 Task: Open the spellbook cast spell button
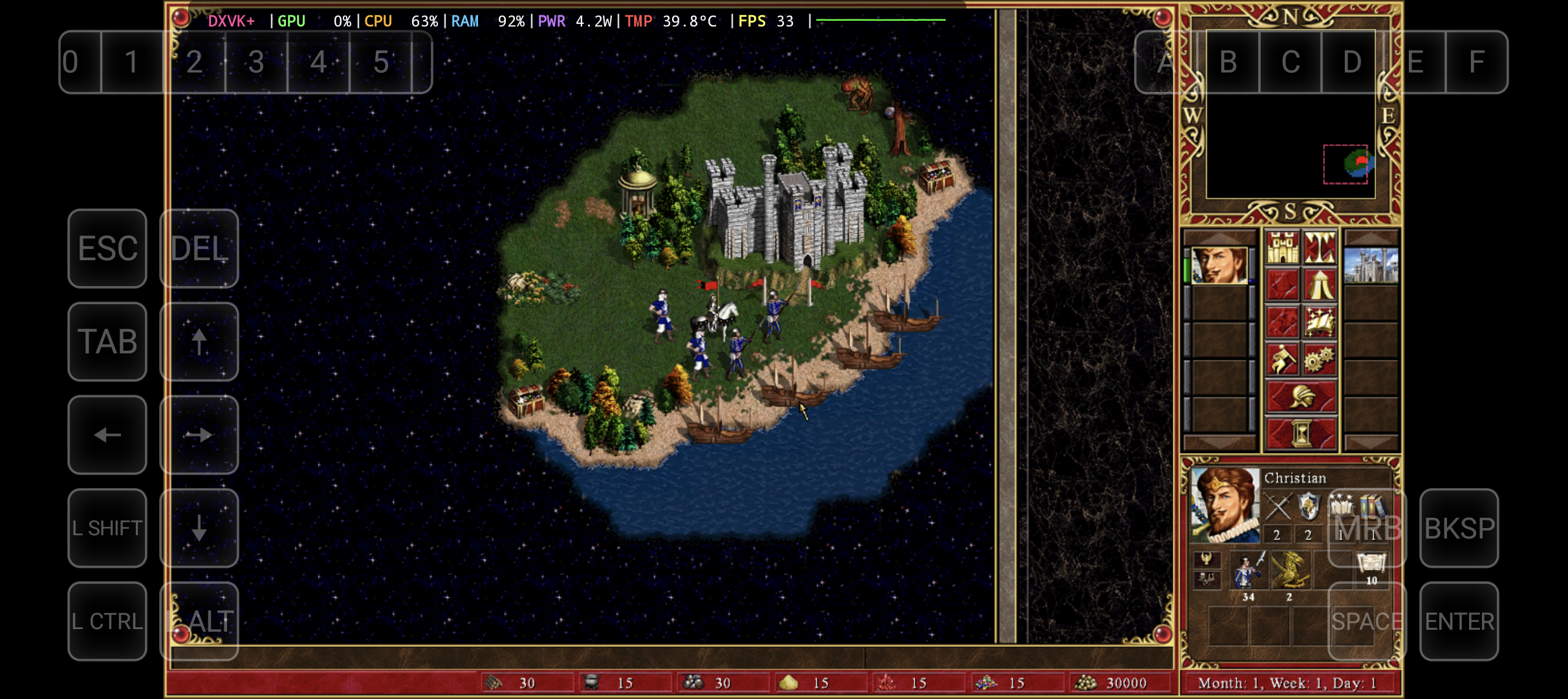[x=1320, y=322]
